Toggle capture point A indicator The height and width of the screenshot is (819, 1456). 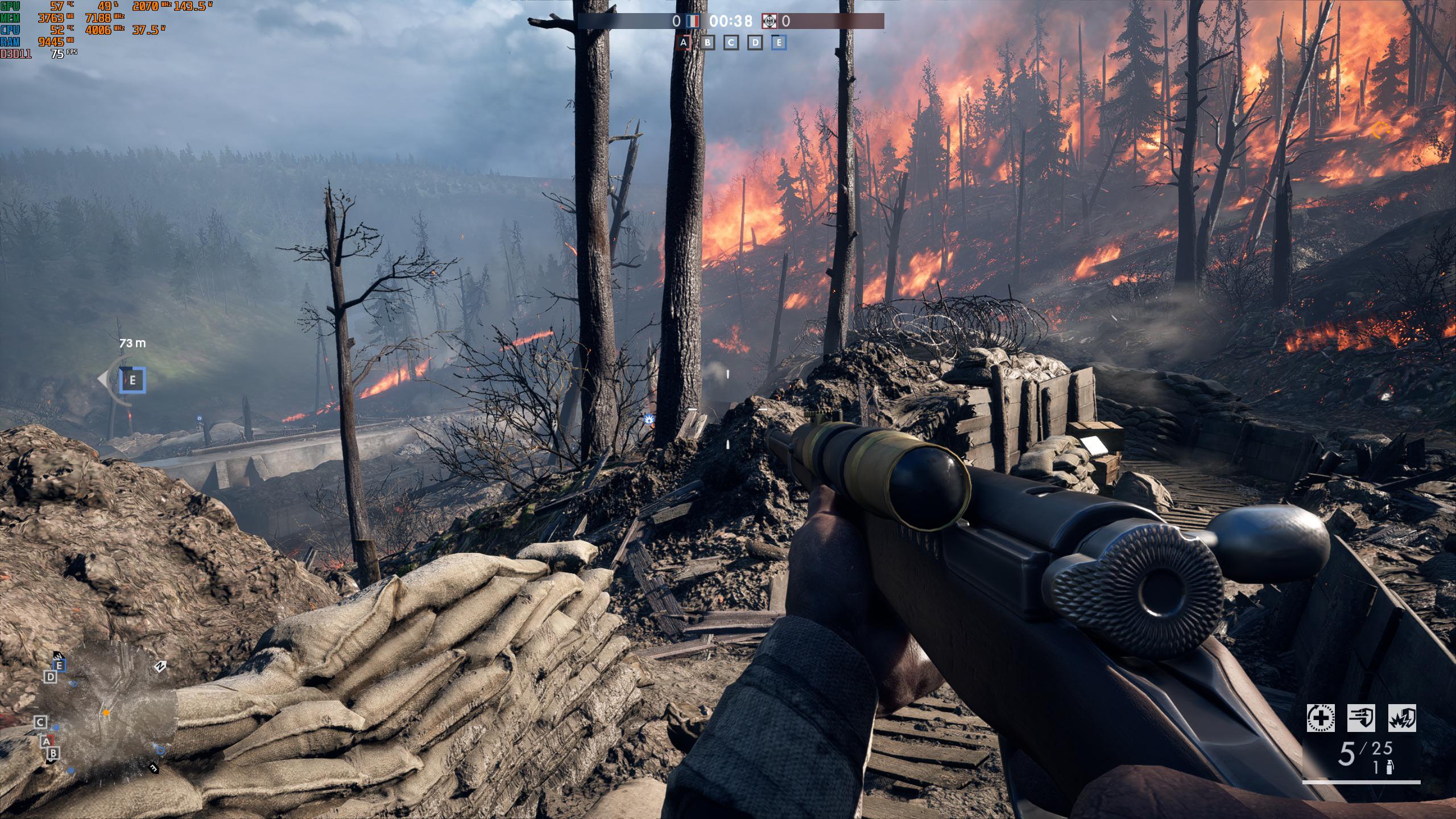pyautogui.click(x=683, y=42)
